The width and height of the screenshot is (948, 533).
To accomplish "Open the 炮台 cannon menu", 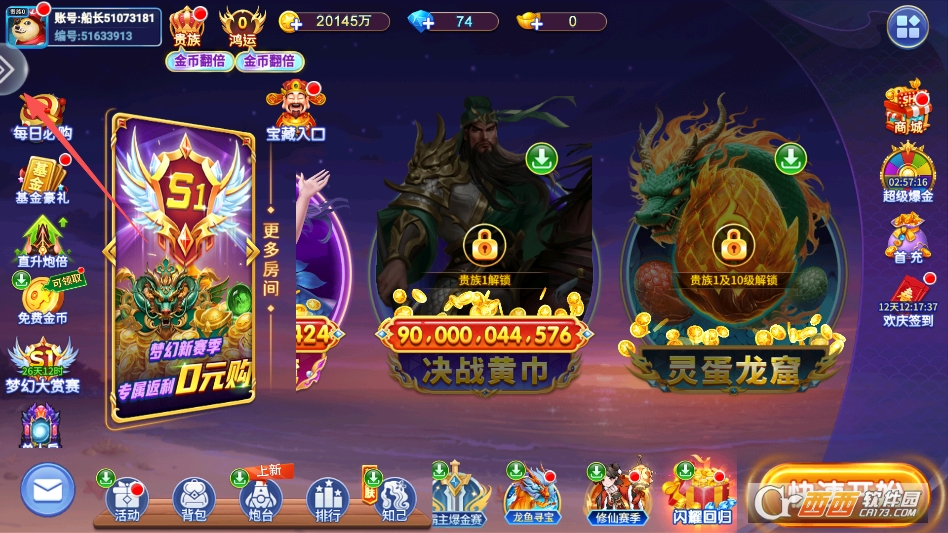I will tap(261, 497).
